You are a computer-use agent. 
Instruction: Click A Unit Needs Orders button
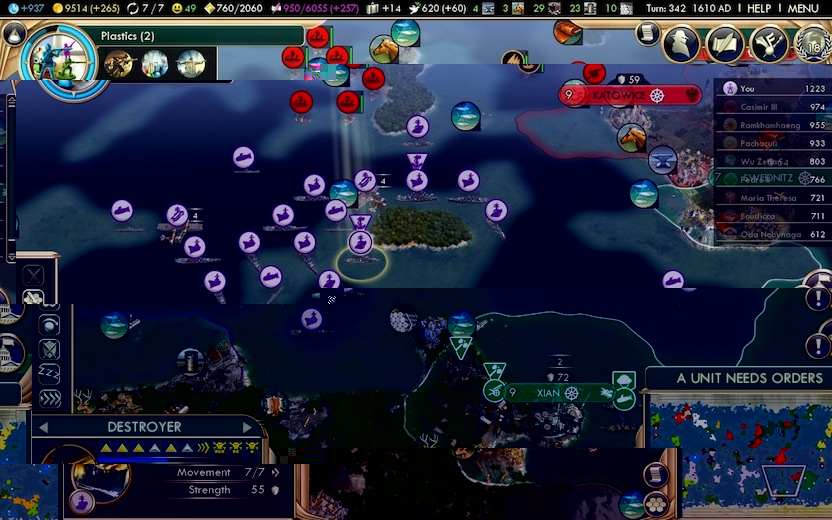(749, 378)
